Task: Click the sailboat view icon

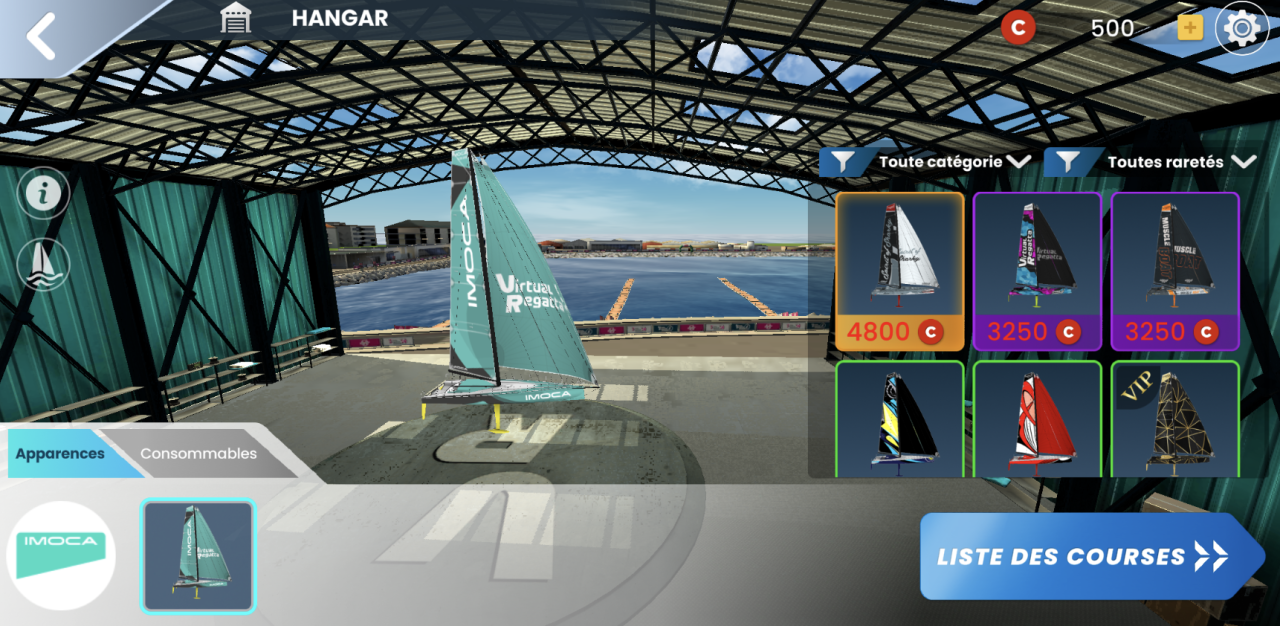Action: point(43,265)
